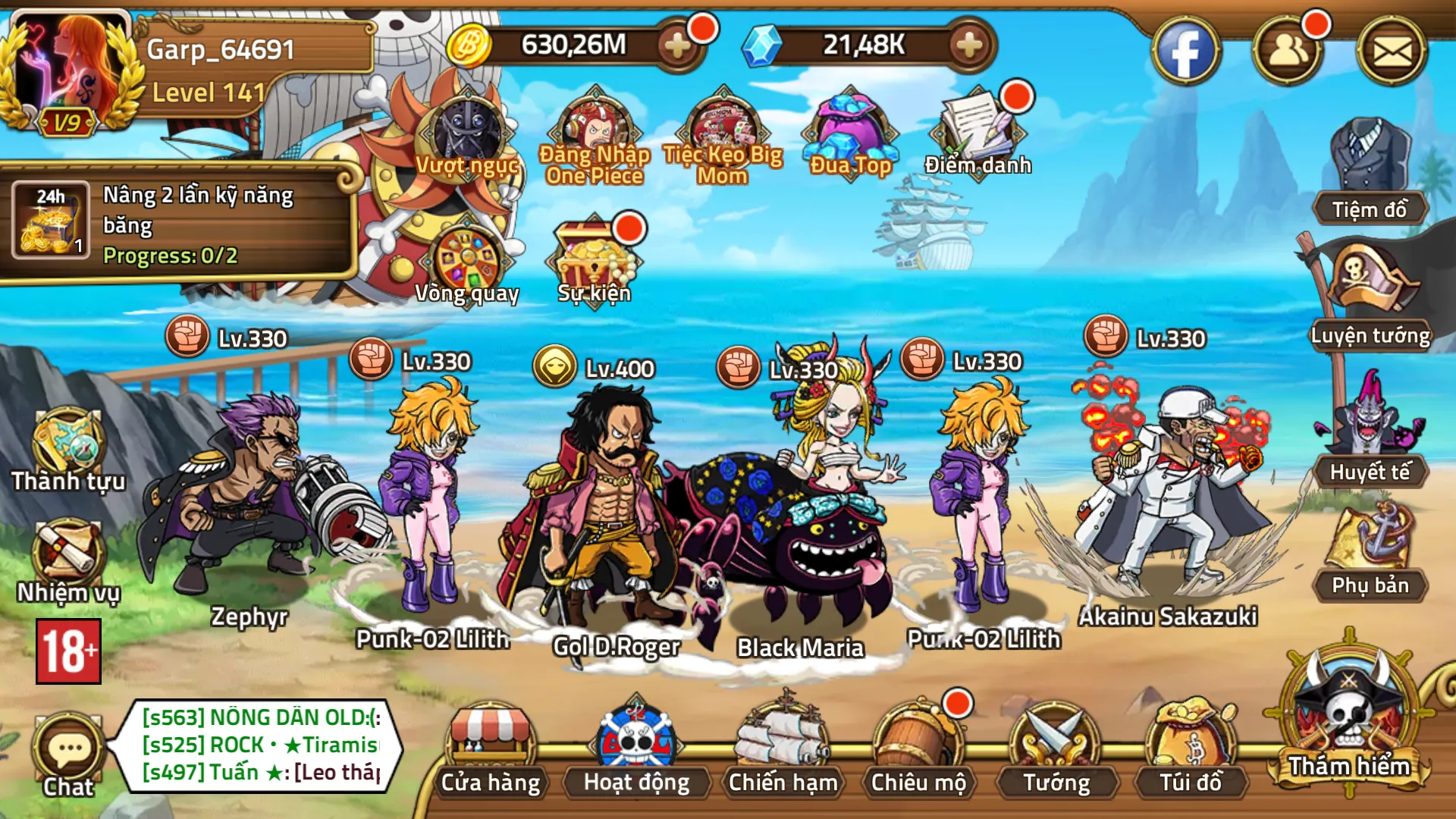This screenshot has height=819, width=1456.
Task: Open Chiêu mộ recruitment barrel
Action: tap(918, 747)
